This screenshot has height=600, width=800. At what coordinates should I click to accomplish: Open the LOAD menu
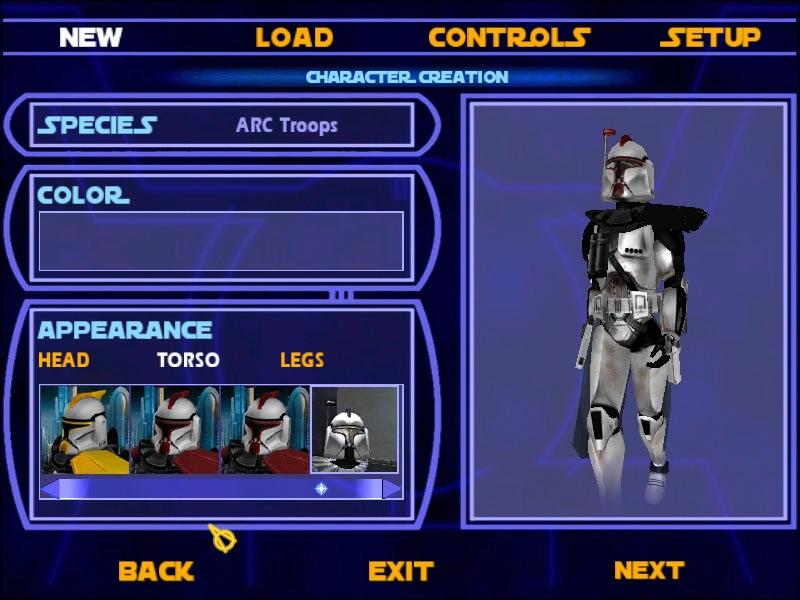[294, 38]
